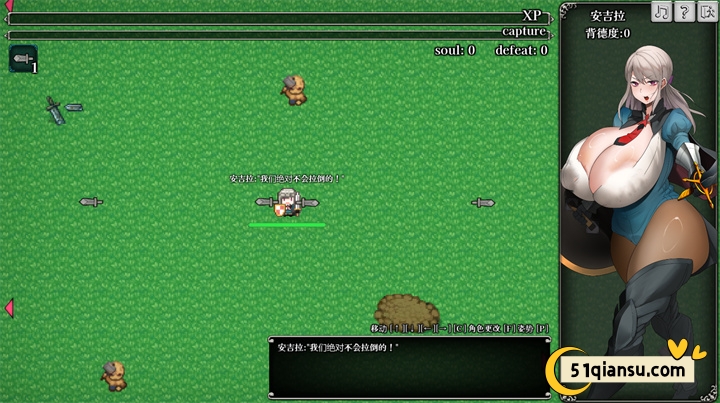Open the question mark help button
The image size is (720, 403).
click(x=685, y=11)
